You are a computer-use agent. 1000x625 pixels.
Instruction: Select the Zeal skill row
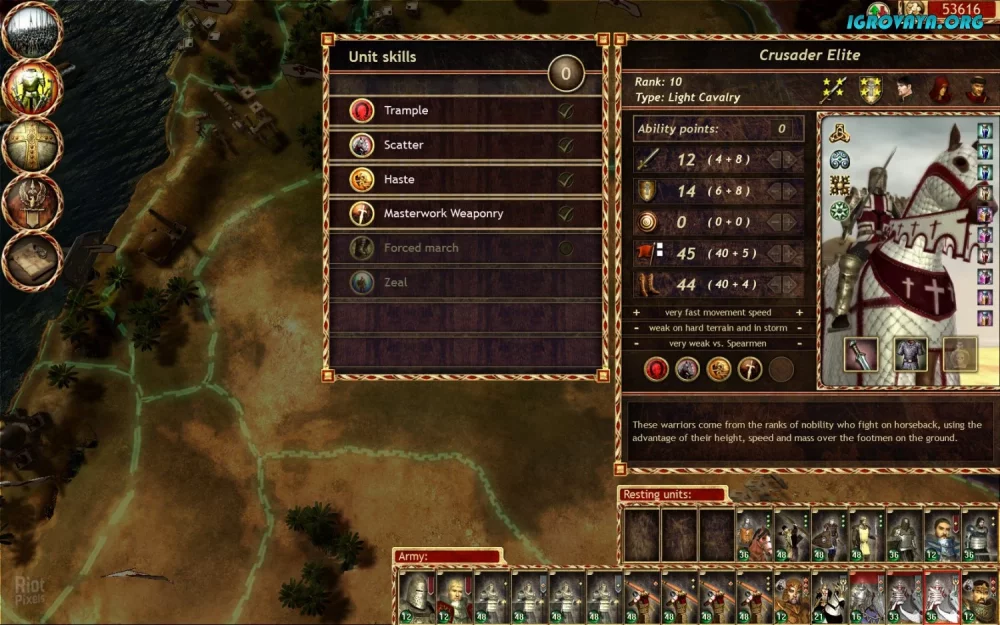(466, 283)
